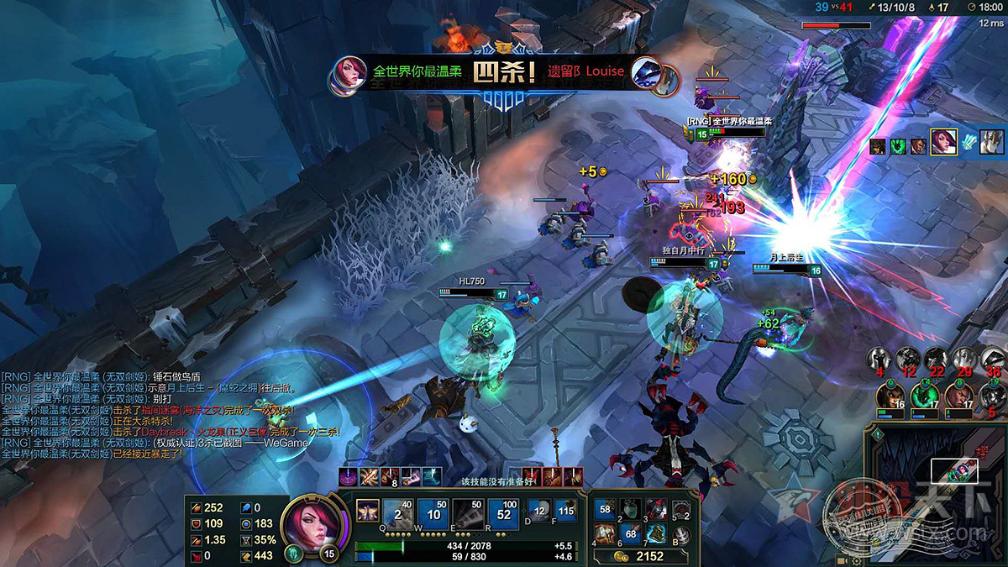
Task: Click the inventory item with 68 cooldown
Action: (x=630, y=533)
